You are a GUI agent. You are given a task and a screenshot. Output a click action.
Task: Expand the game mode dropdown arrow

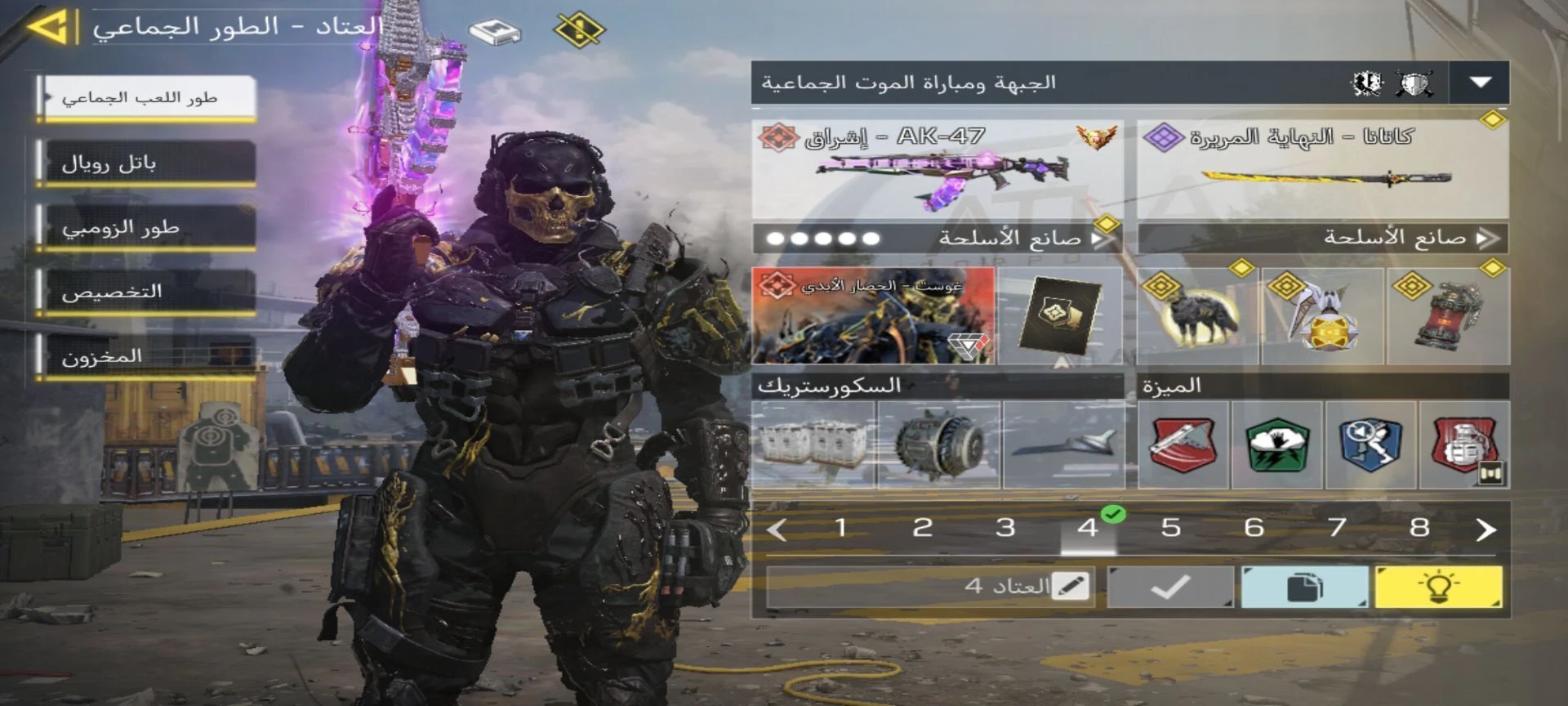coord(1480,83)
